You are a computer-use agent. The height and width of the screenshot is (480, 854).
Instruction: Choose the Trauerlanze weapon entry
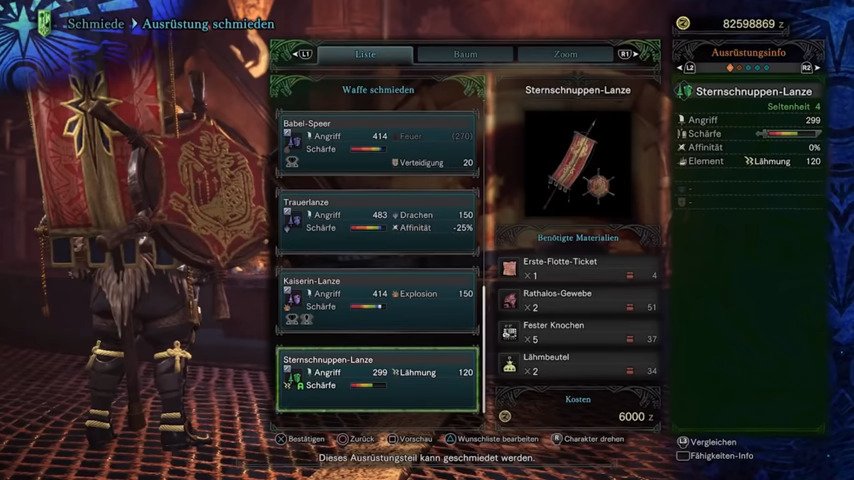click(x=379, y=222)
